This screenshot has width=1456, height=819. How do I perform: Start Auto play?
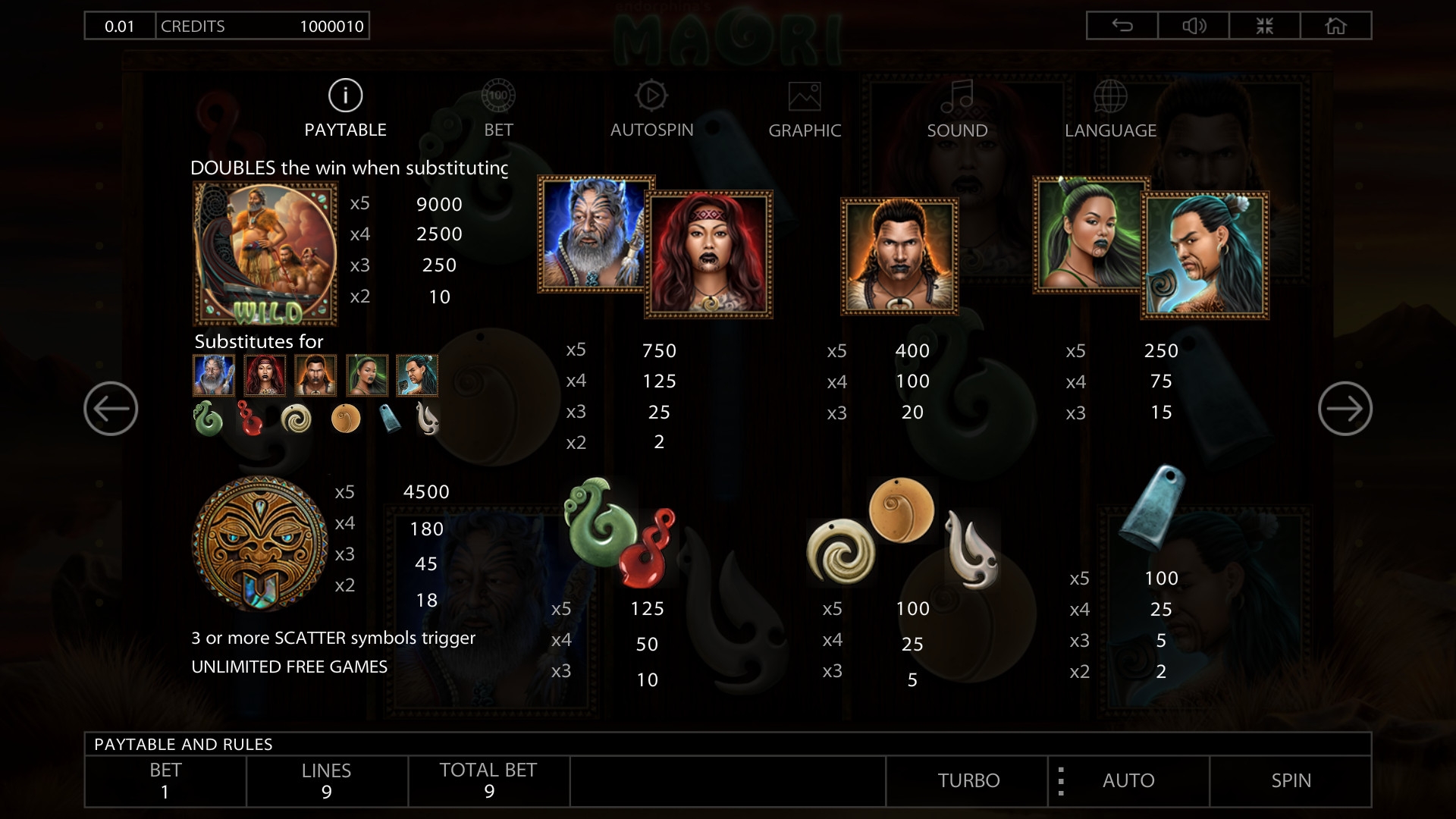[1128, 780]
